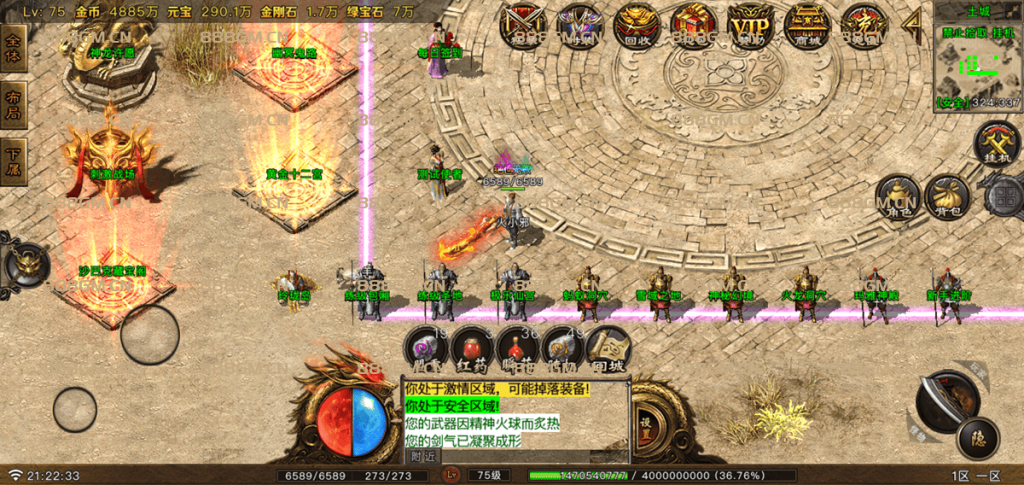Click the round Lv button
Viewport: 1024px width, 485px height.
coord(452,474)
